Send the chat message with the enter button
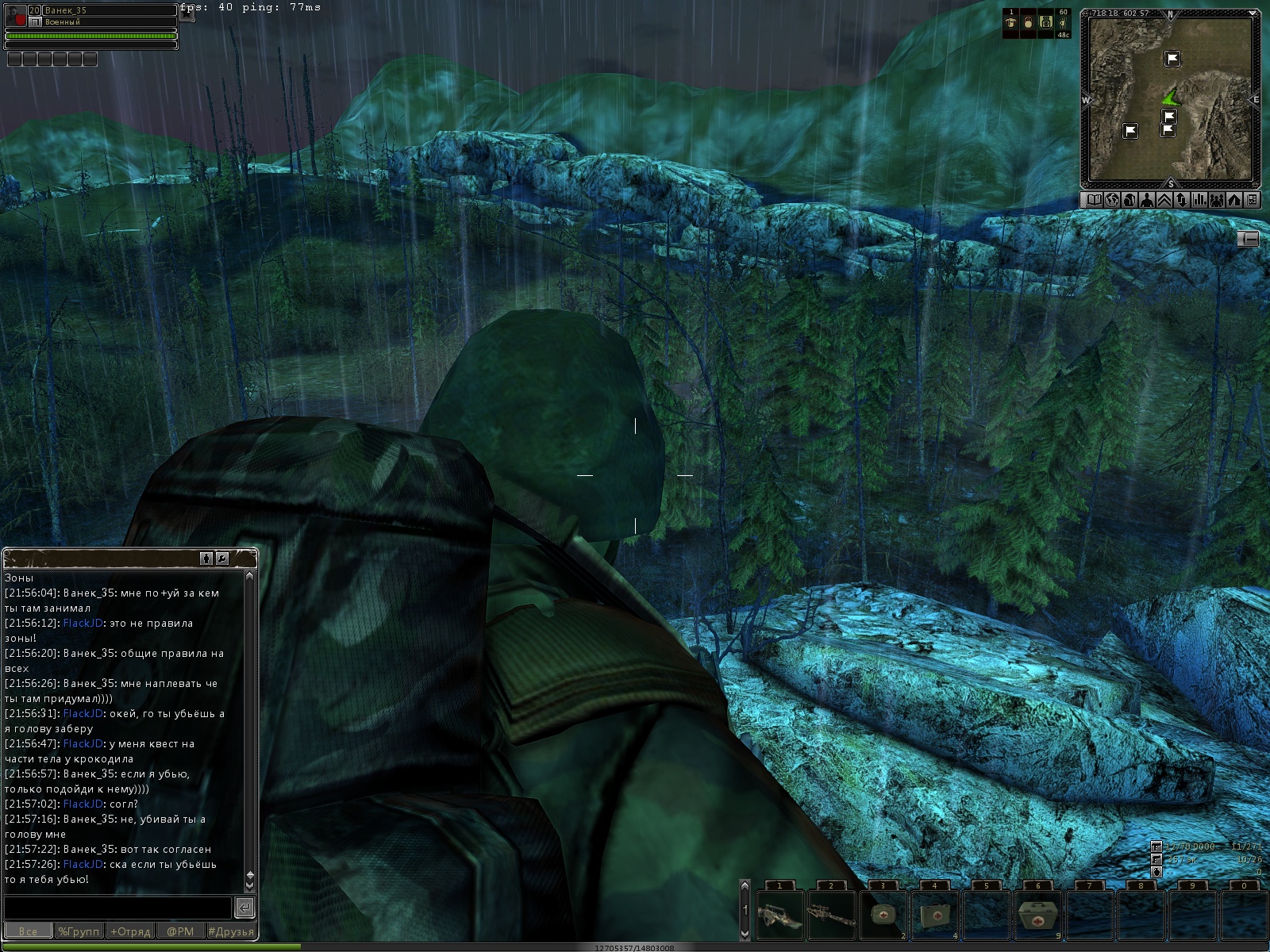The width and height of the screenshot is (1270, 952). (245, 907)
